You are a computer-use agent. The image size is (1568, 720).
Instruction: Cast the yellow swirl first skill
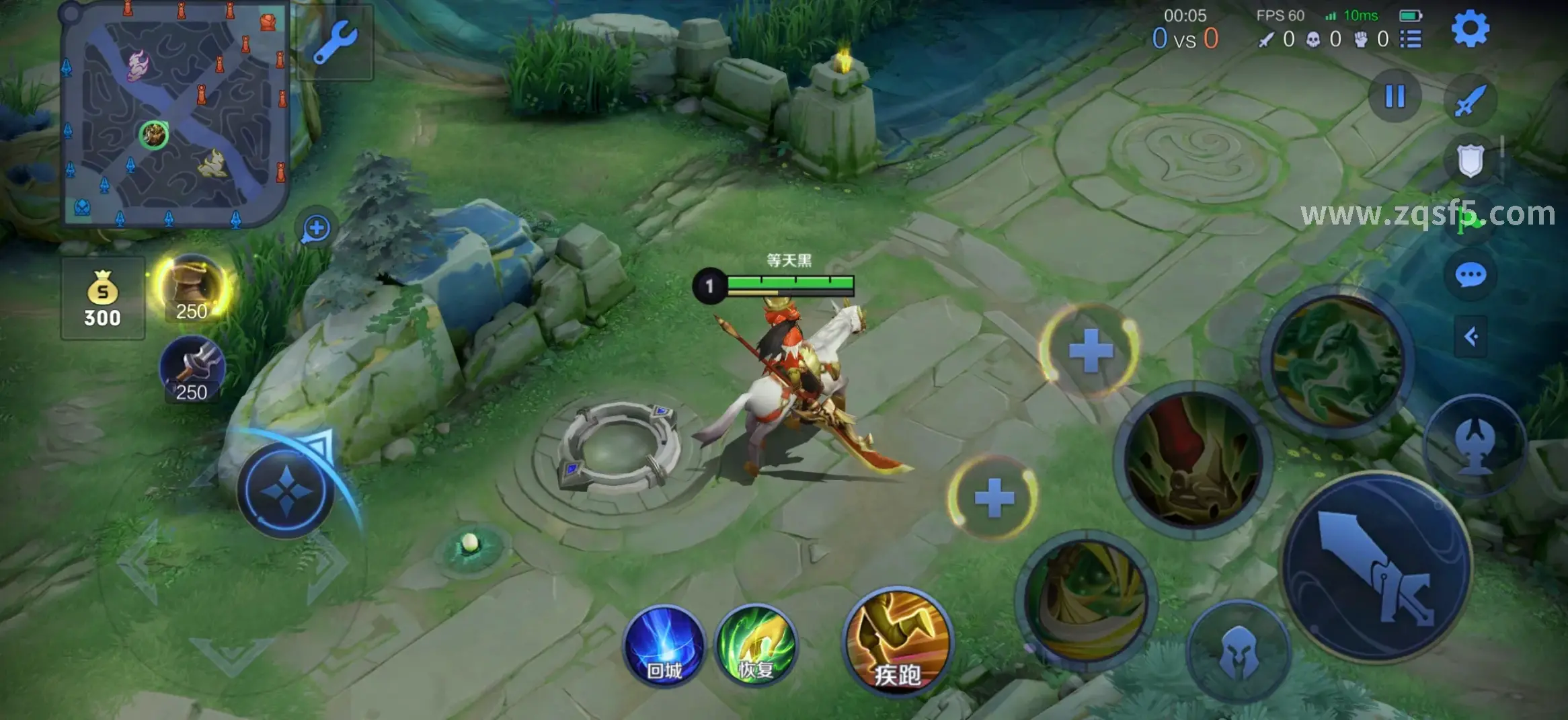tap(1087, 600)
